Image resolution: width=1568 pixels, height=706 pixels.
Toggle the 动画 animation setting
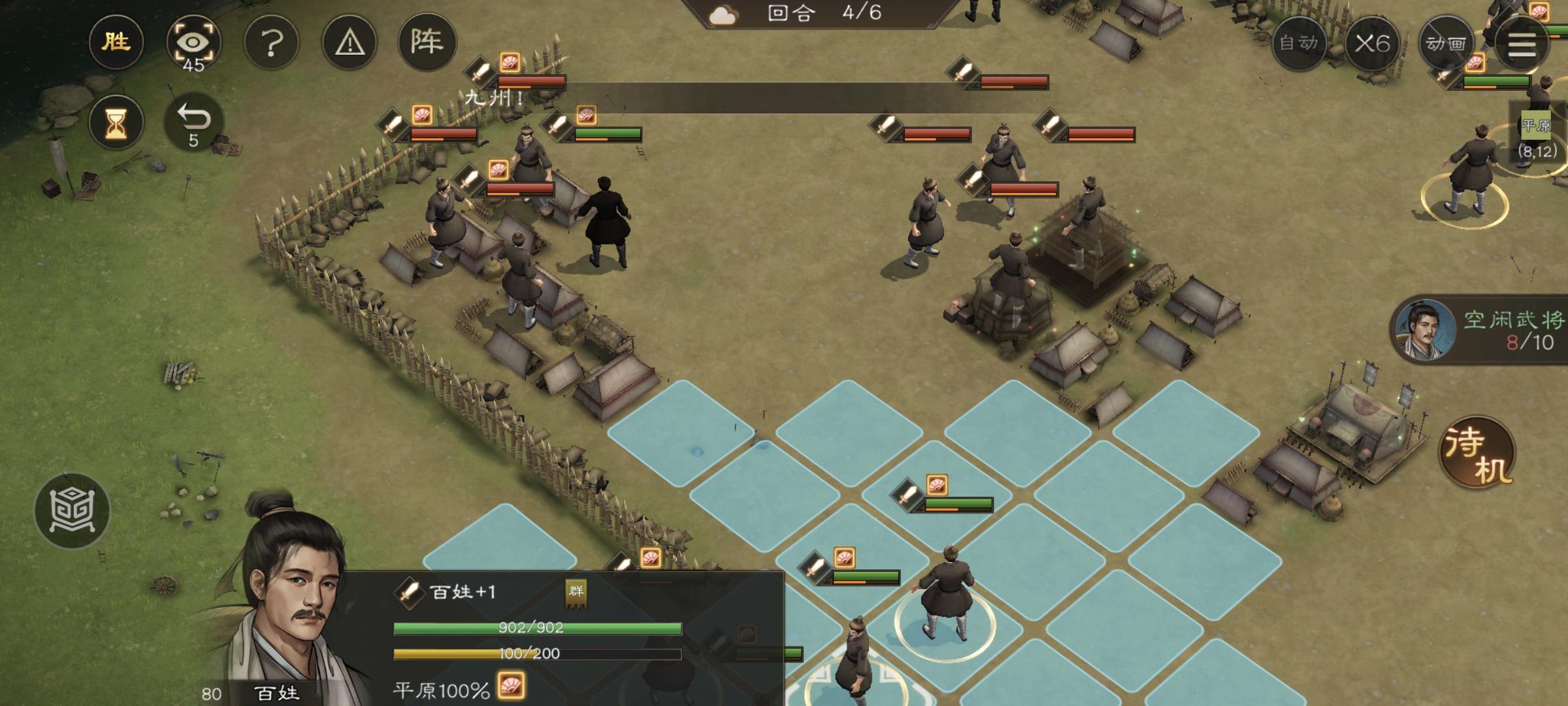pyautogui.click(x=1445, y=44)
